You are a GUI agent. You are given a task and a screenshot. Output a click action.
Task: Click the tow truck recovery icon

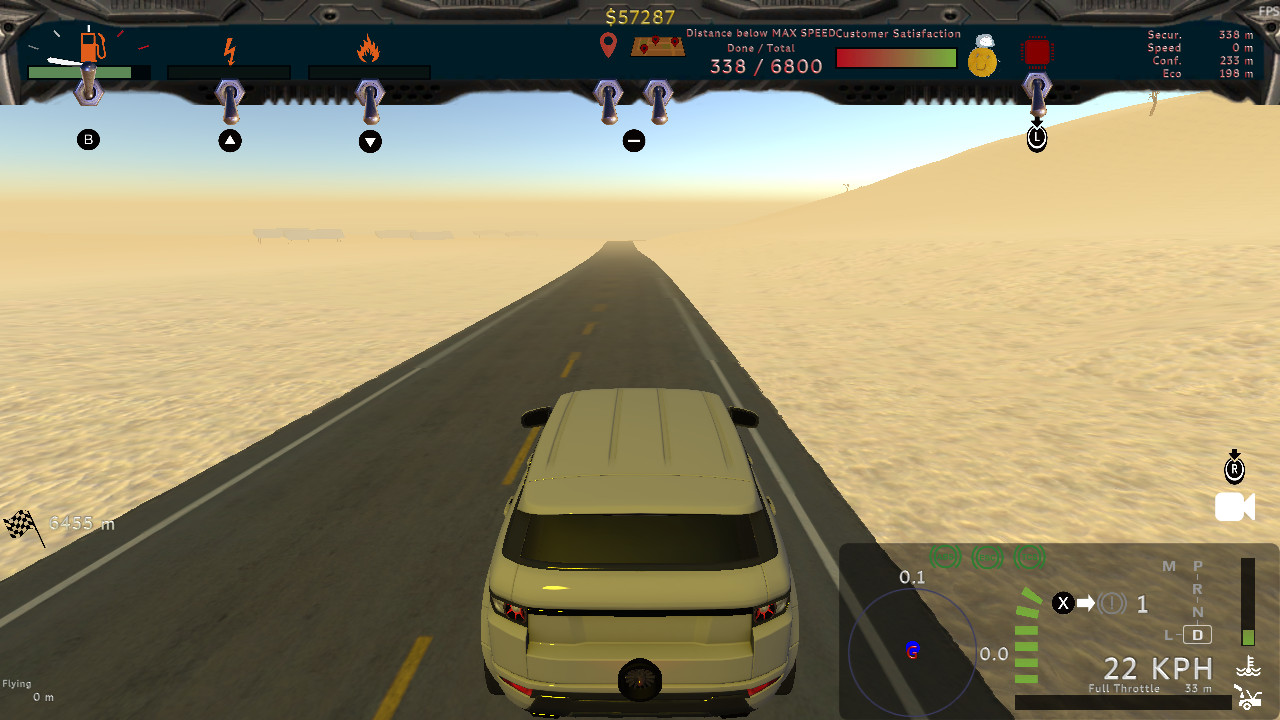pyautogui.click(x=1247, y=699)
